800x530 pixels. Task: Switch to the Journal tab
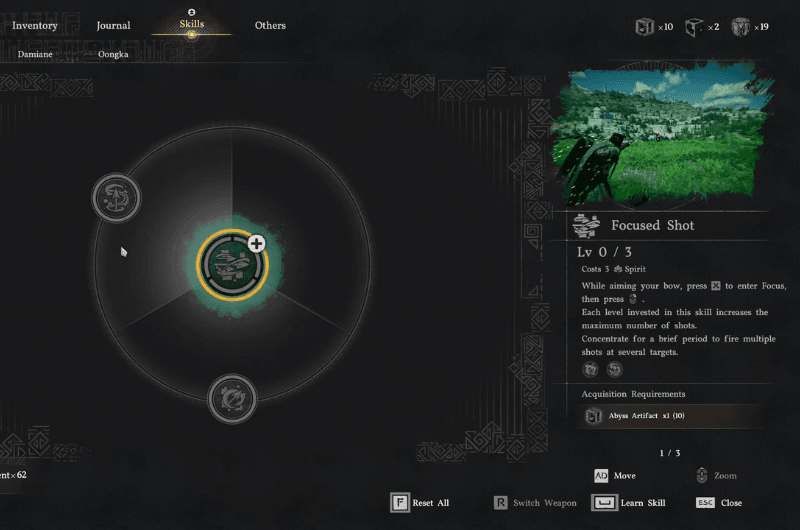point(113,26)
